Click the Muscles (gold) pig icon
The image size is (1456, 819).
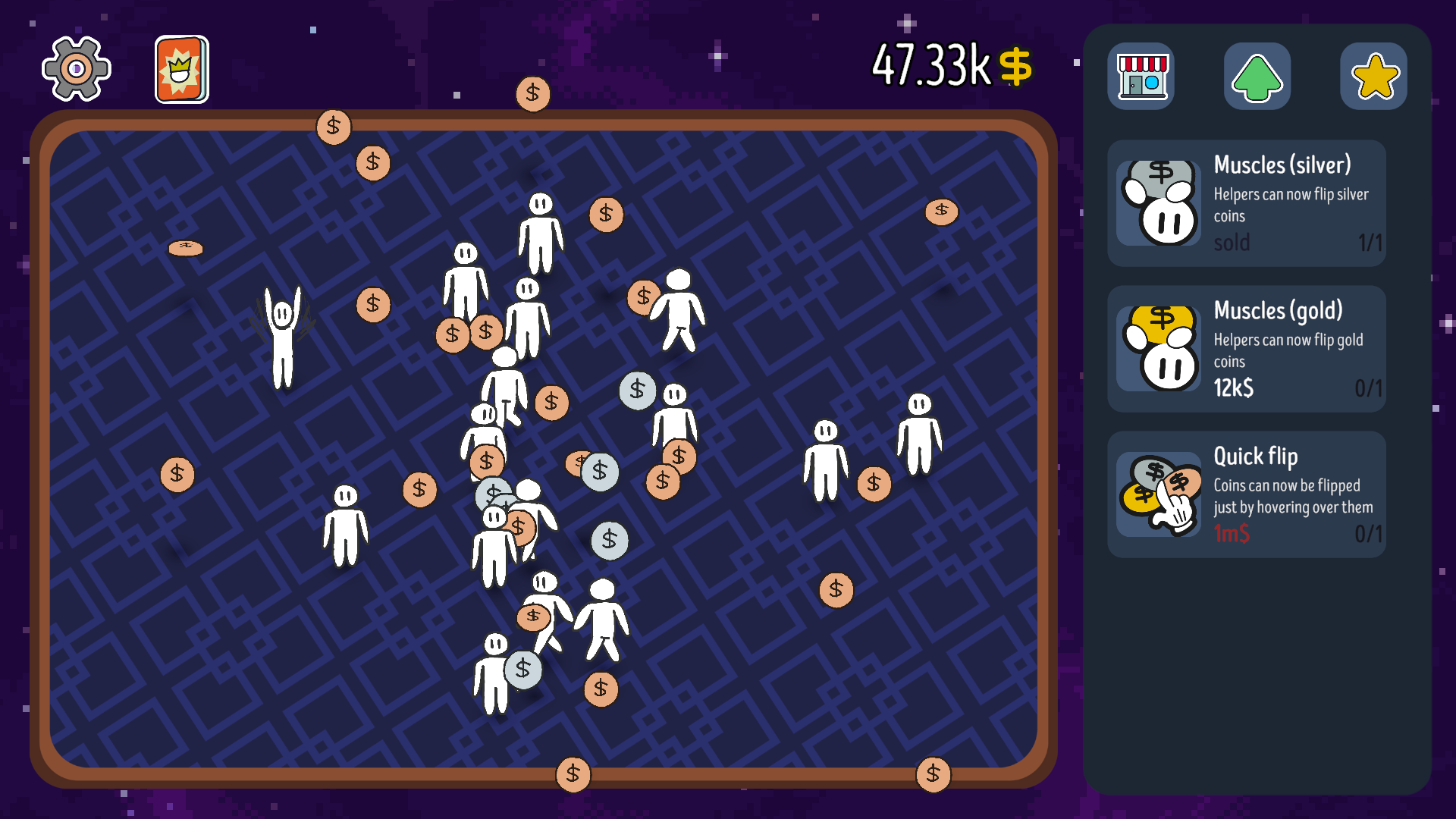coord(1159,347)
